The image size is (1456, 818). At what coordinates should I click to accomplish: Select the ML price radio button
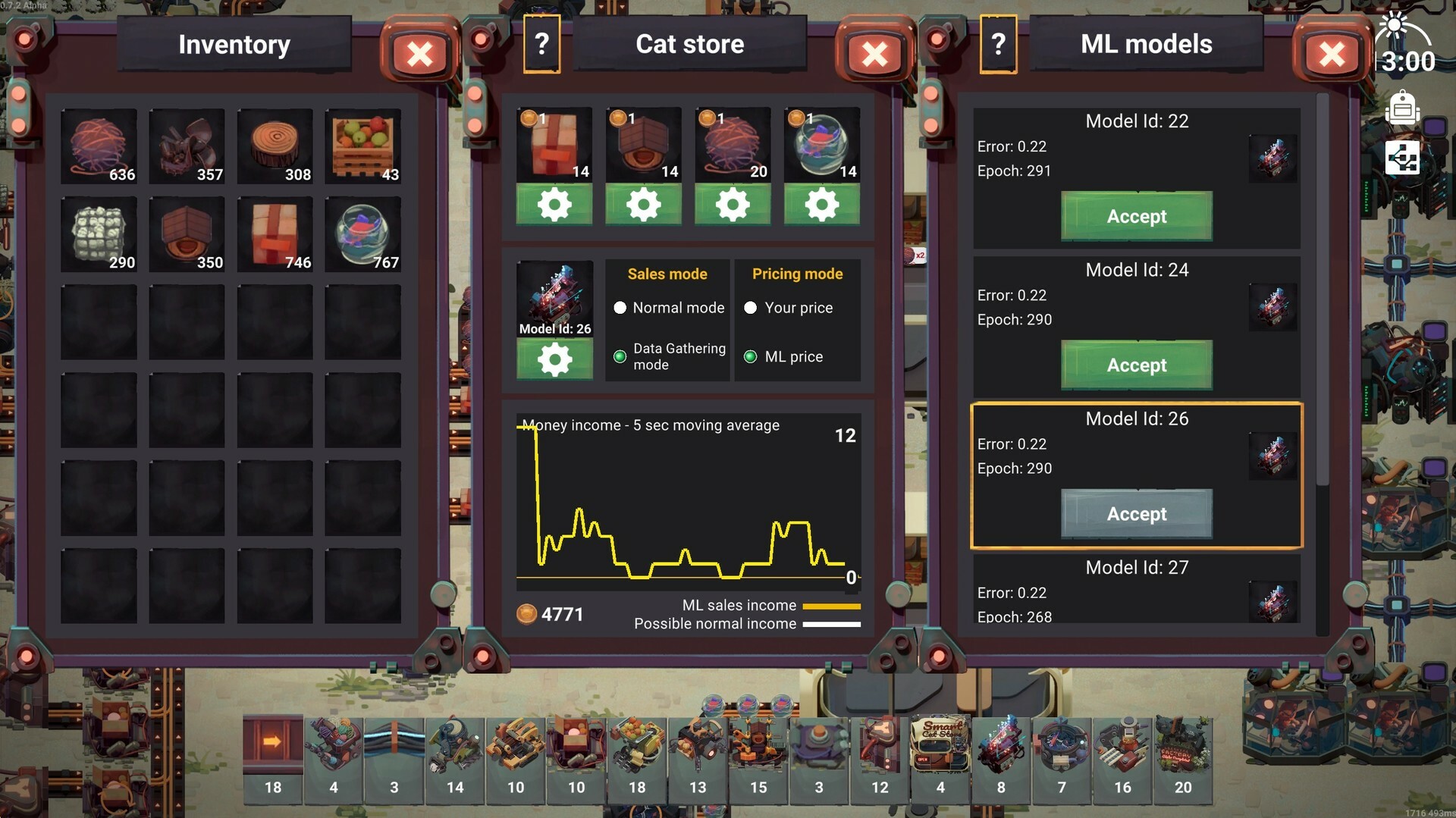pos(751,356)
